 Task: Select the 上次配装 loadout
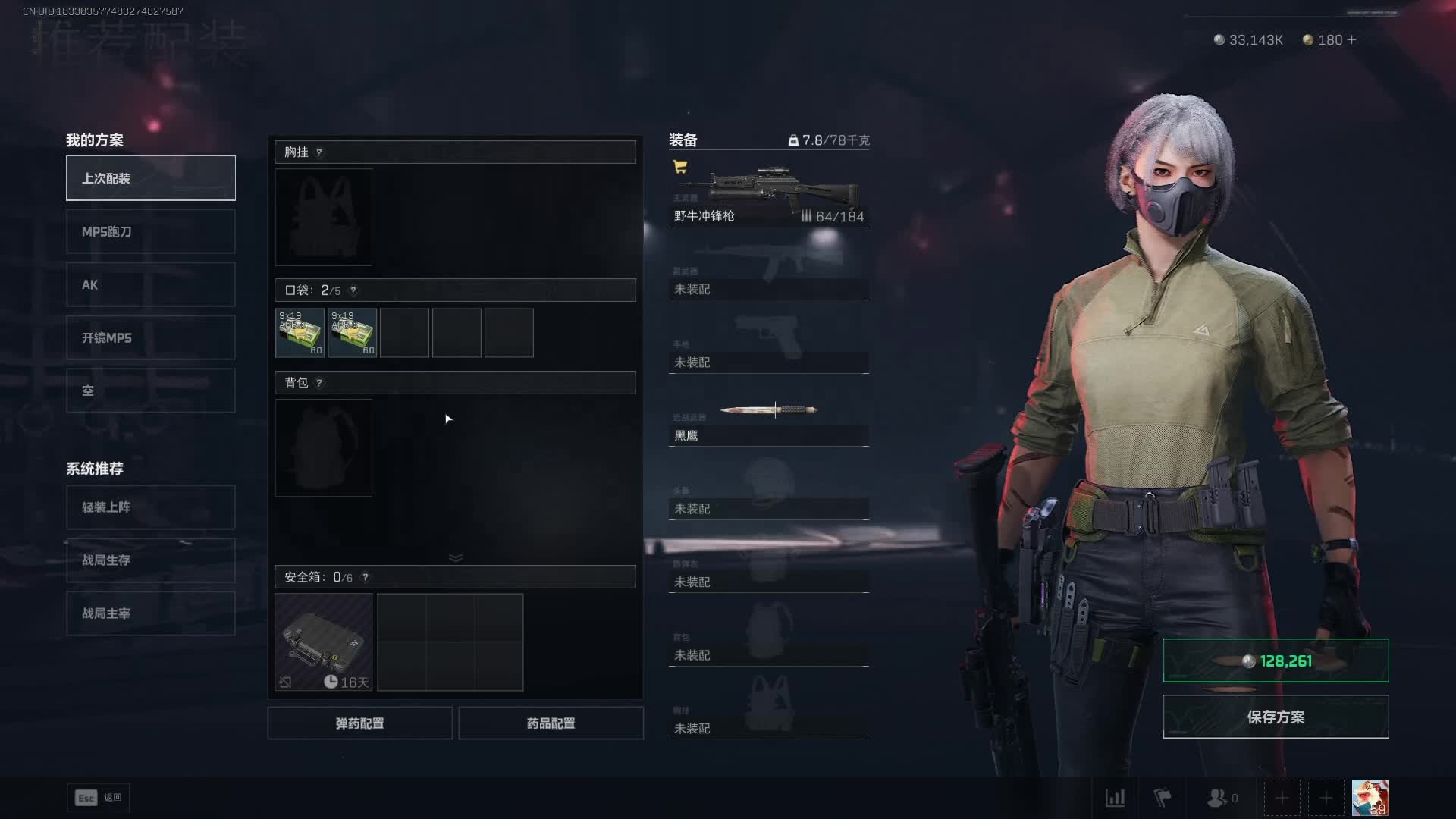pos(150,178)
